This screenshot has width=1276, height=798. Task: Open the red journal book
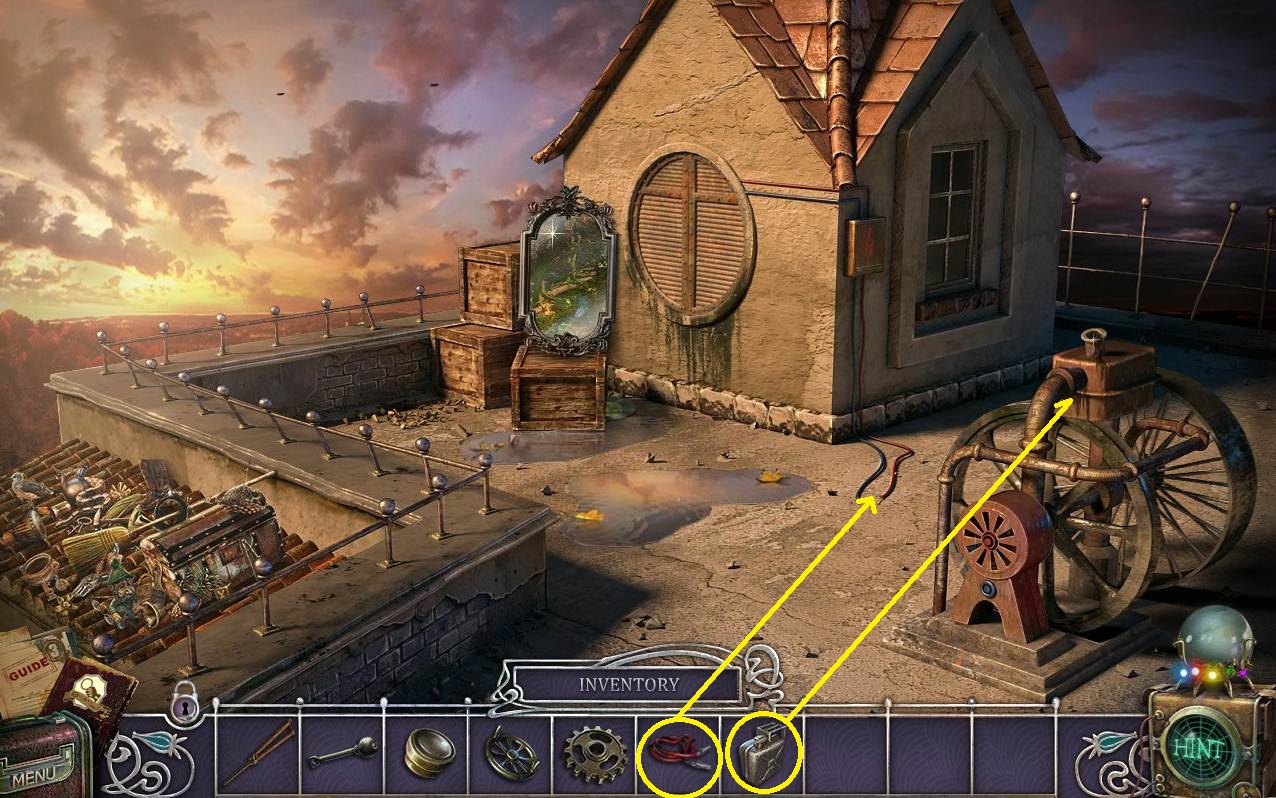(x=88, y=692)
